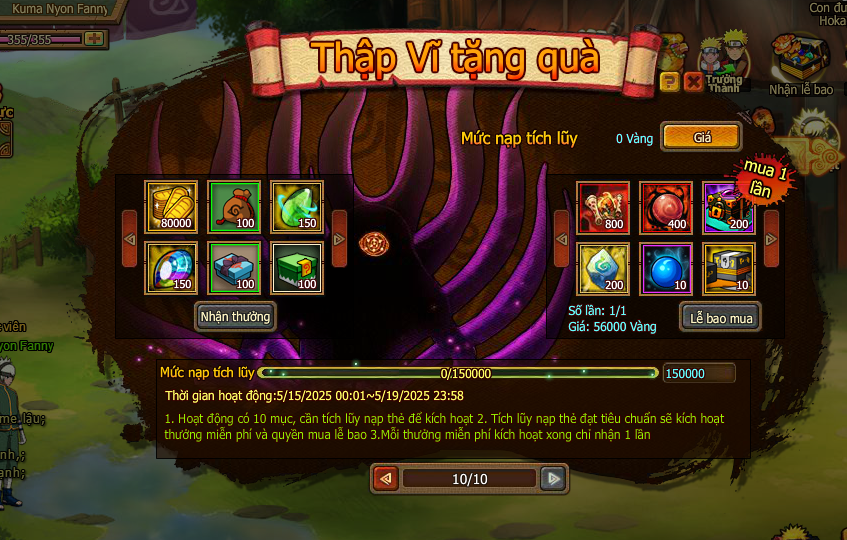Select the red orb 400 pack item
This screenshot has height=540, width=847.
(666, 207)
